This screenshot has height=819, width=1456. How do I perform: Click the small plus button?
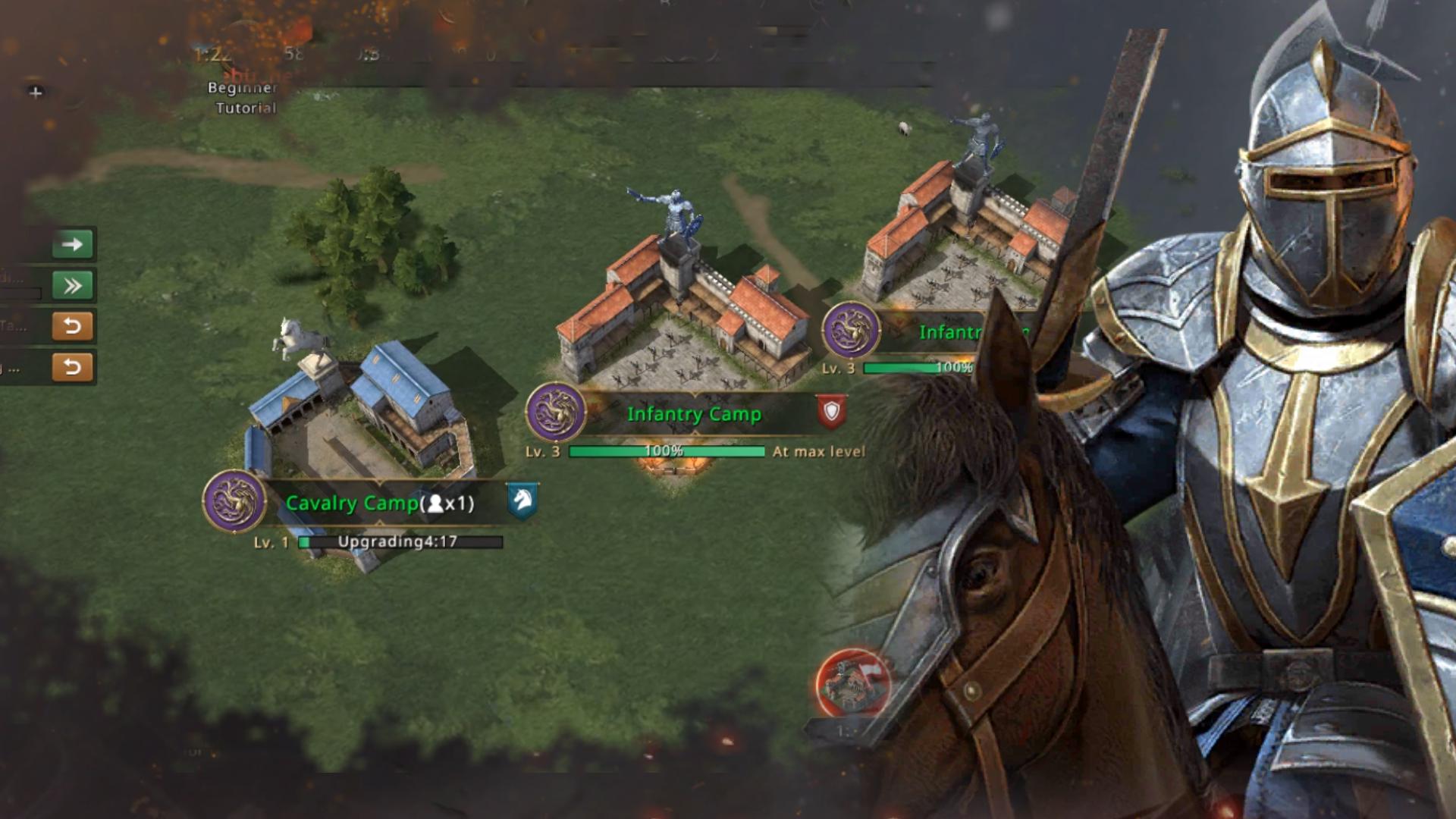(x=36, y=93)
